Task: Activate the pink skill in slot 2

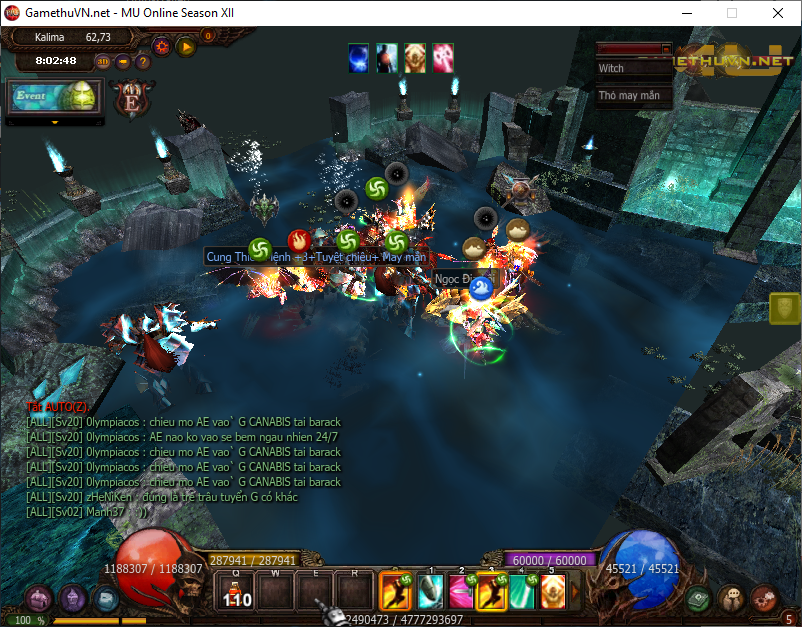Action: click(461, 592)
